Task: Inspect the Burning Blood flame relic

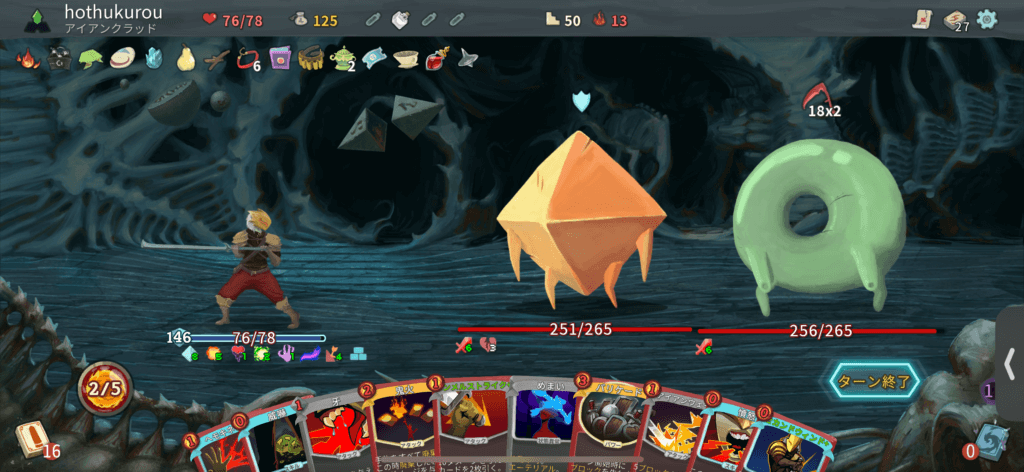Action: (x=28, y=59)
